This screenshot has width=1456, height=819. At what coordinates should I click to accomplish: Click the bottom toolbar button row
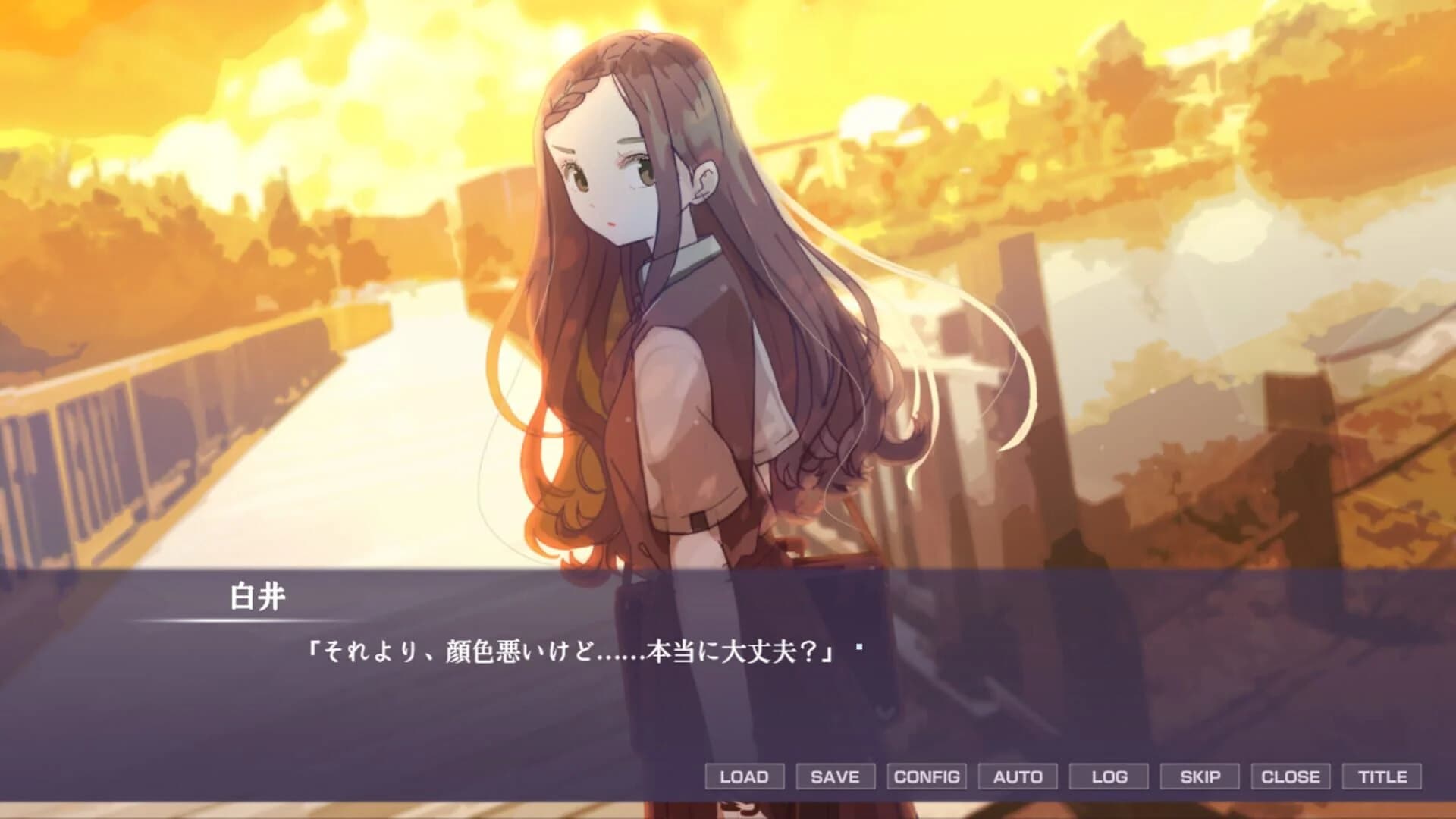(1062, 777)
